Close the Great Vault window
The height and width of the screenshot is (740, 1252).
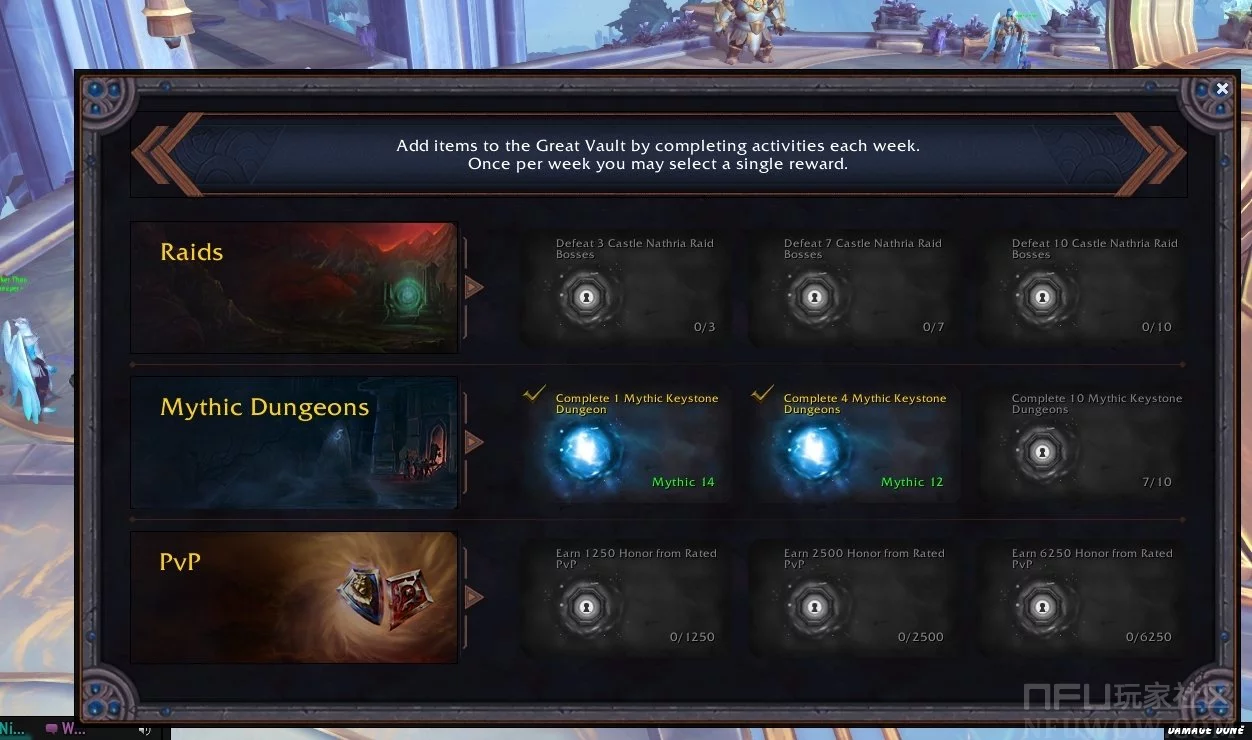point(1222,89)
